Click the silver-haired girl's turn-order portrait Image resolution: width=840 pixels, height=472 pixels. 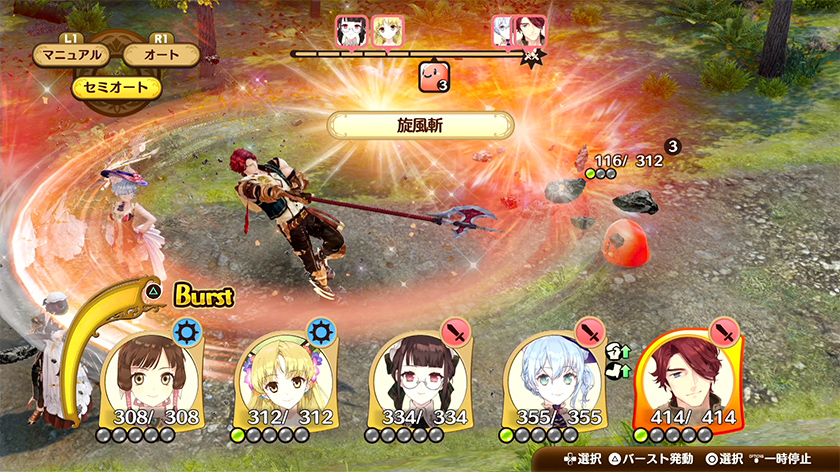(503, 30)
